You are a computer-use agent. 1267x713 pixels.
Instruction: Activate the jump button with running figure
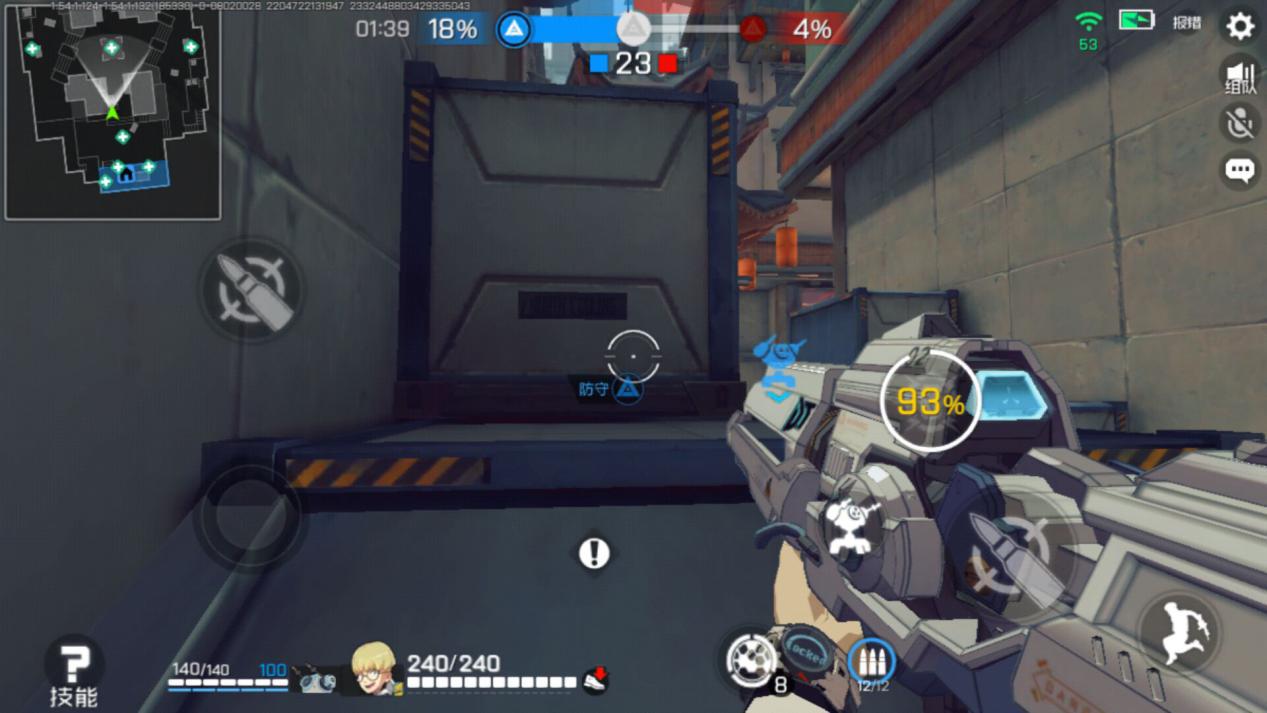click(1182, 632)
